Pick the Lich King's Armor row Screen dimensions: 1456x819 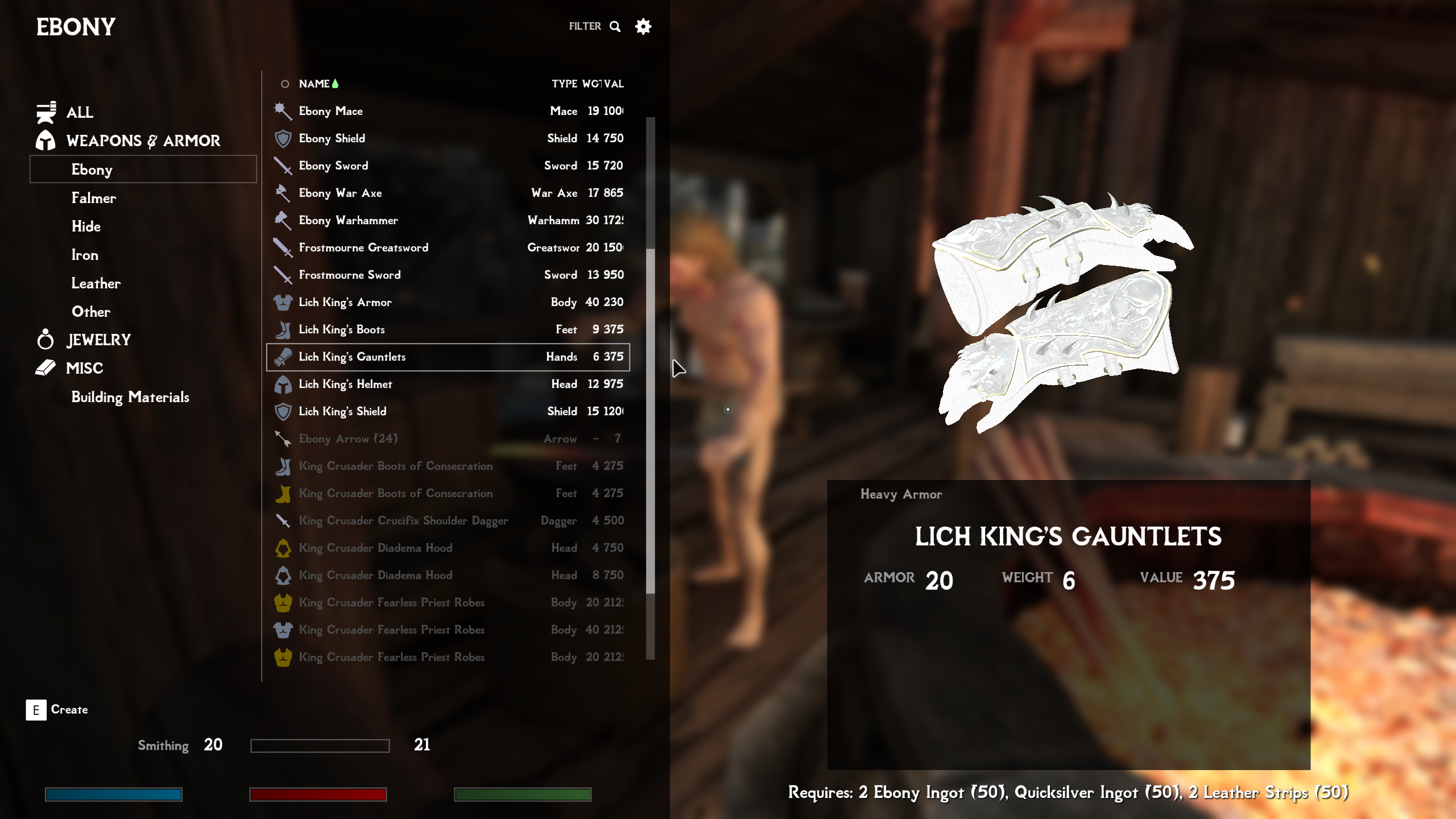click(345, 302)
